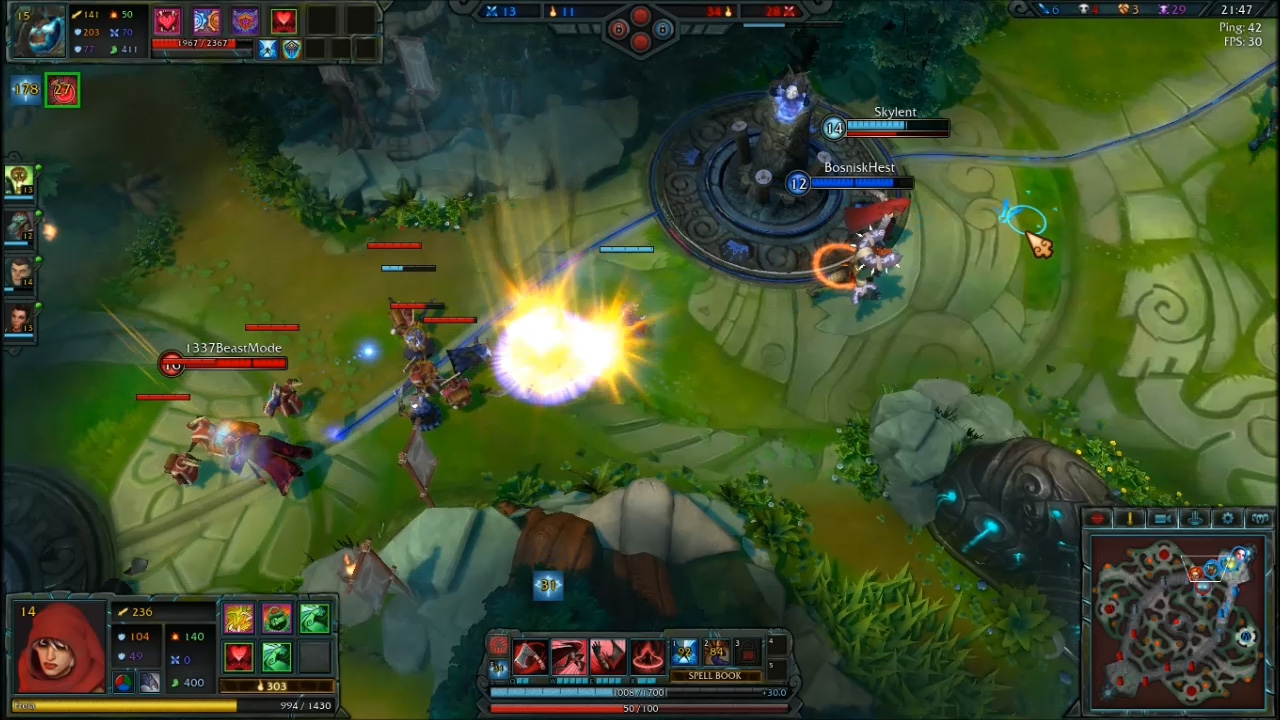Screen dimensions: 1280x720
Task: Use the clawed hand E ability
Action: [x=608, y=657]
